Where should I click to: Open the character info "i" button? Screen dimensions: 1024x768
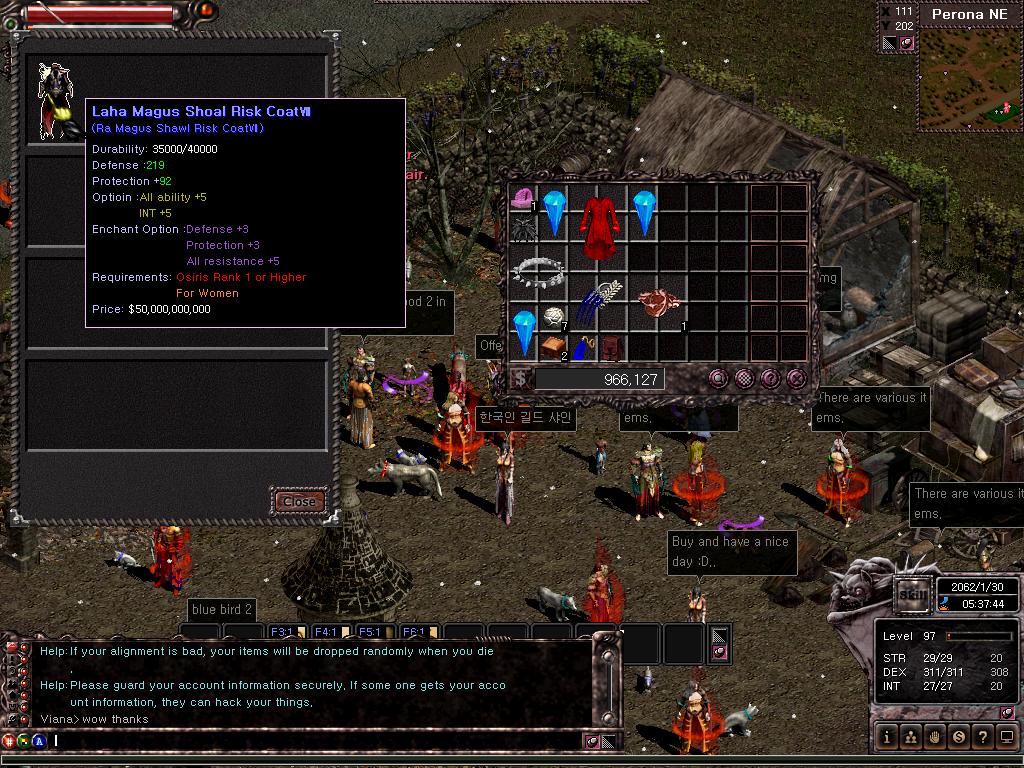[x=887, y=737]
